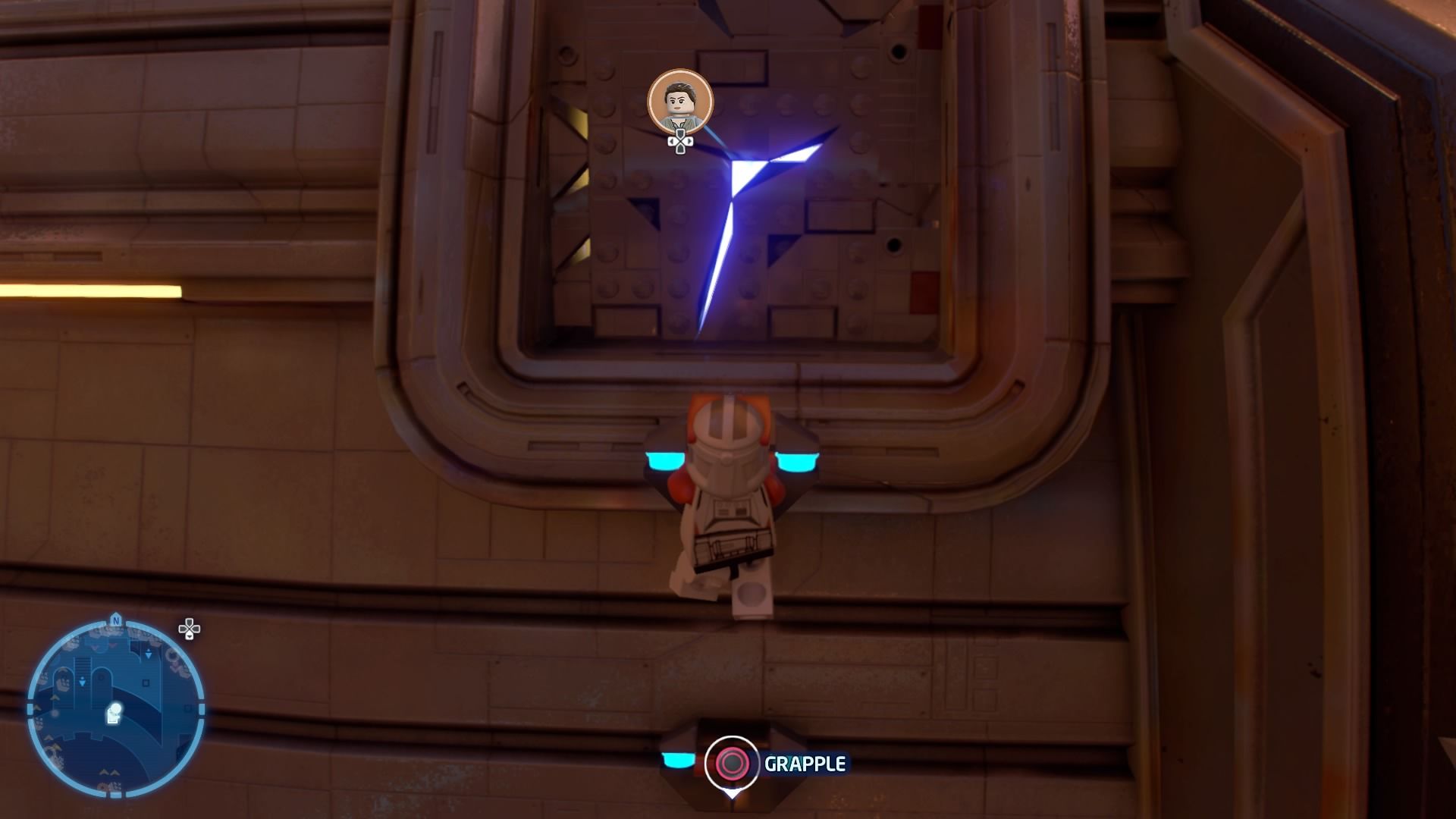Select the player position marker on the minimap
Viewport: 1456px width, 819px height.
(114, 712)
